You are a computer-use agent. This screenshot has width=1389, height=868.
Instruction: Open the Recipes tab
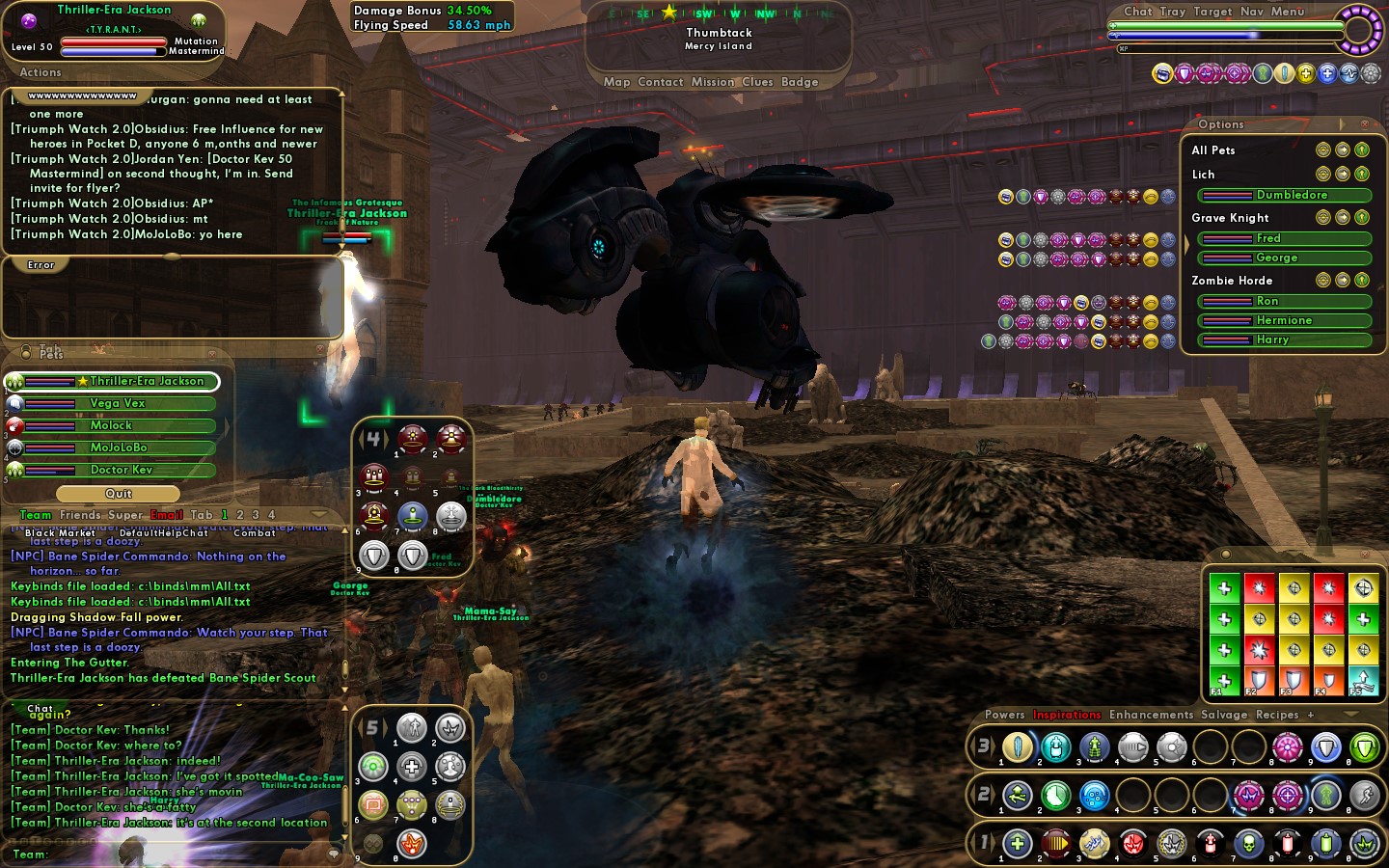coord(1277,715)
